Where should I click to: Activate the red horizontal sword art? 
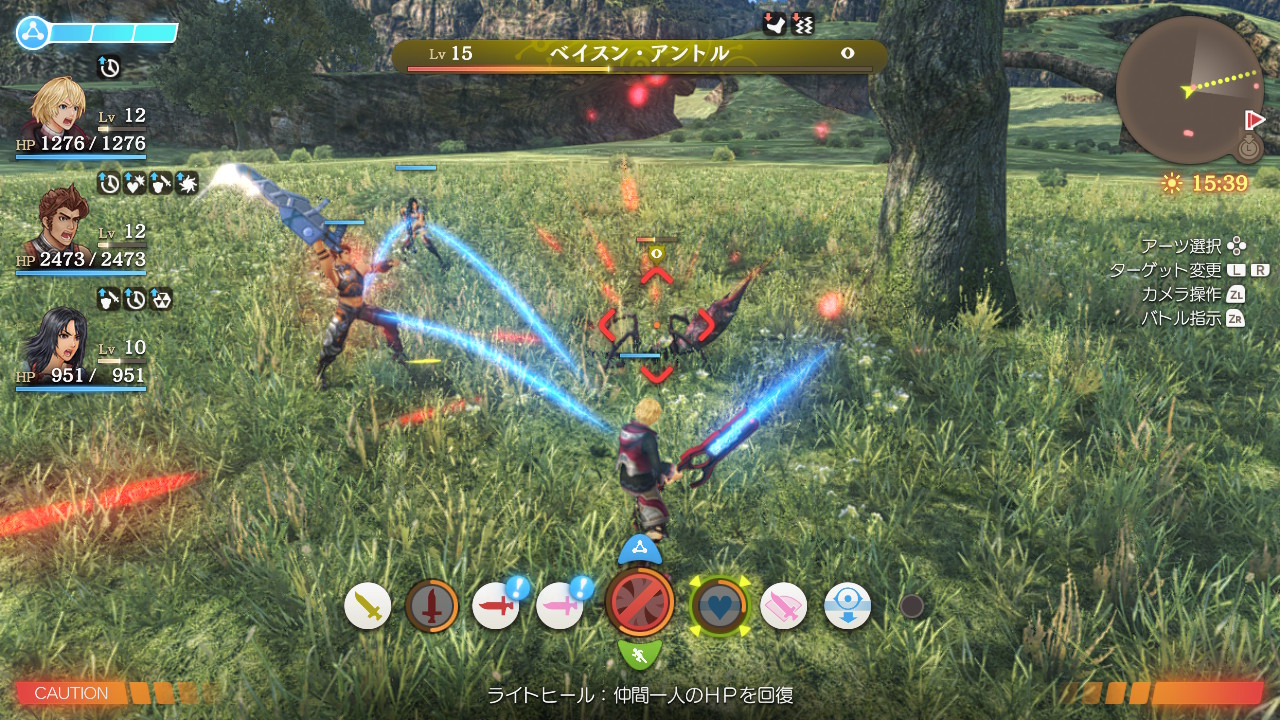pyautogui.click(x=496, y=606)
